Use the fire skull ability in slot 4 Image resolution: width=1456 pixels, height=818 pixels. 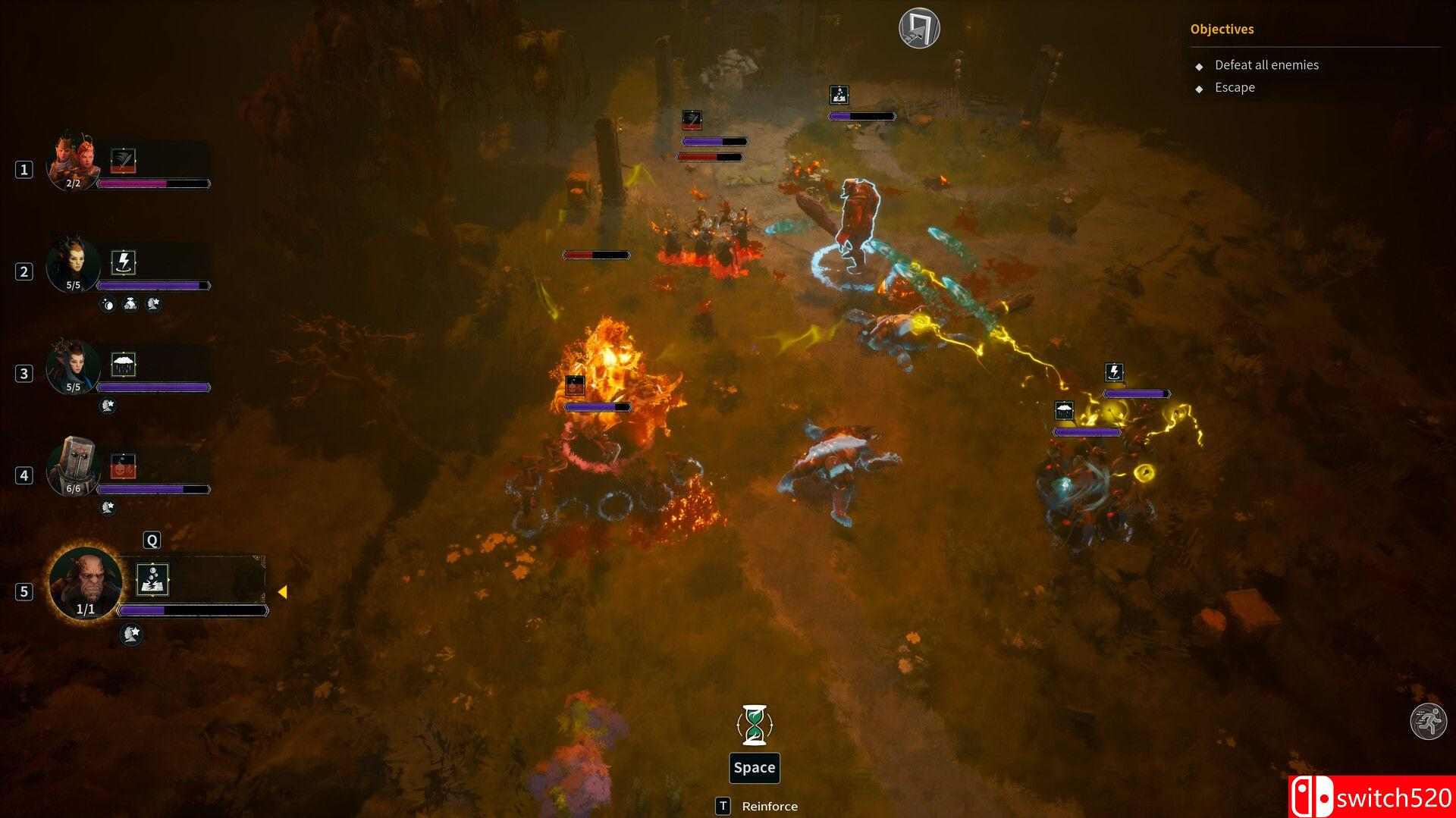(124, 463)
